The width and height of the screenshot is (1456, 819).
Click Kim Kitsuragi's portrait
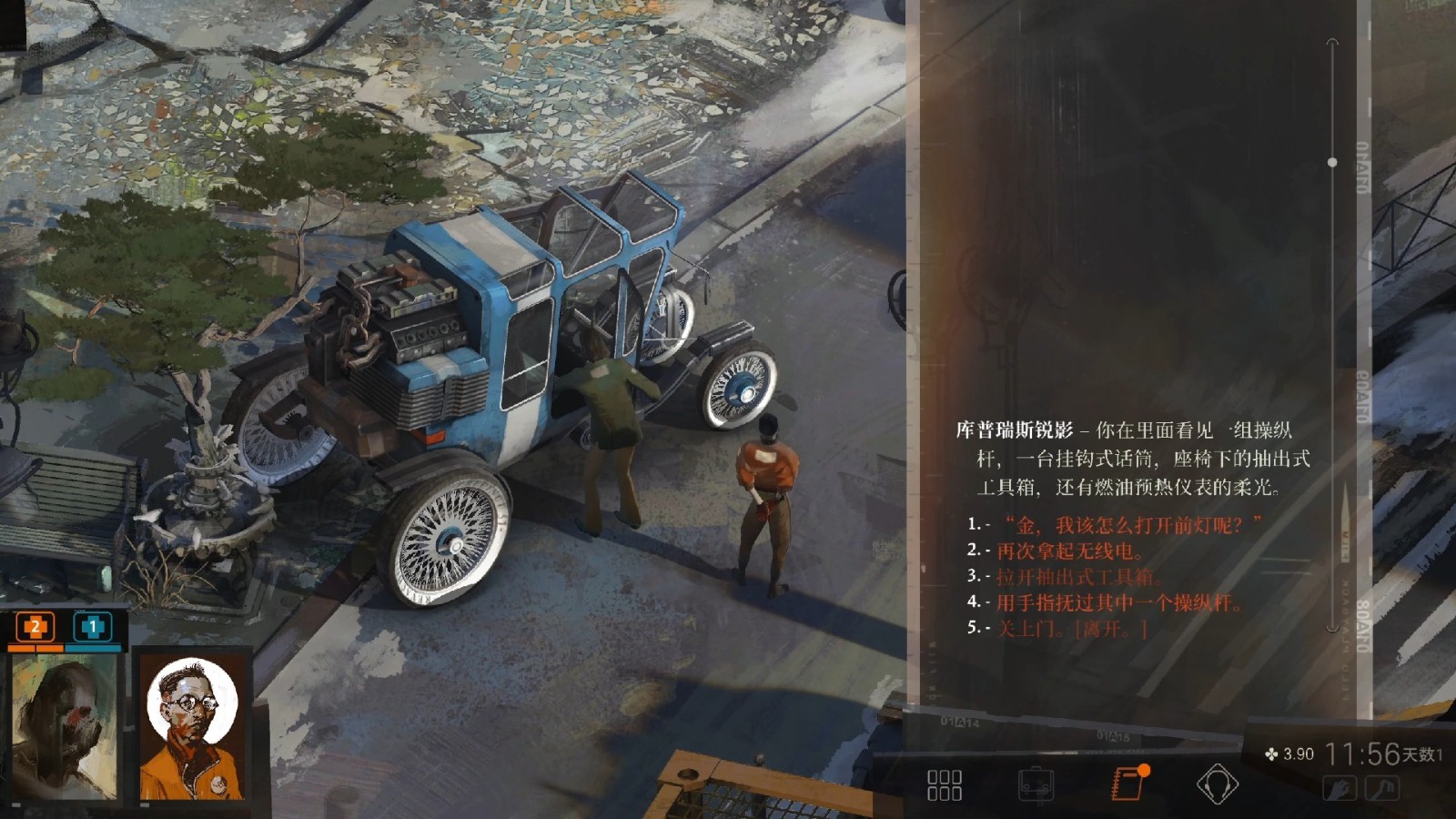192,728
